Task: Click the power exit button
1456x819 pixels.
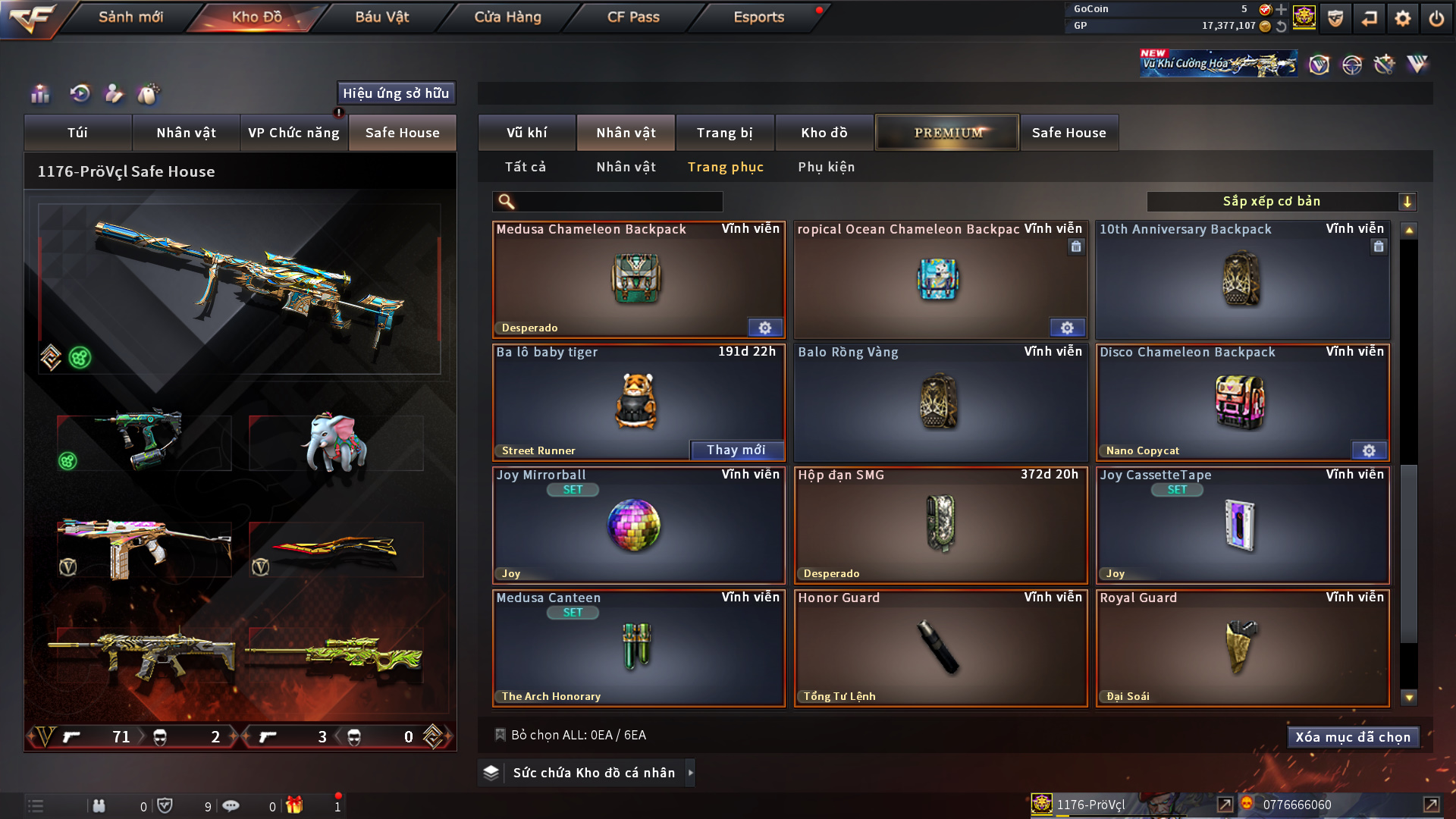Action: coord(1436,18)
